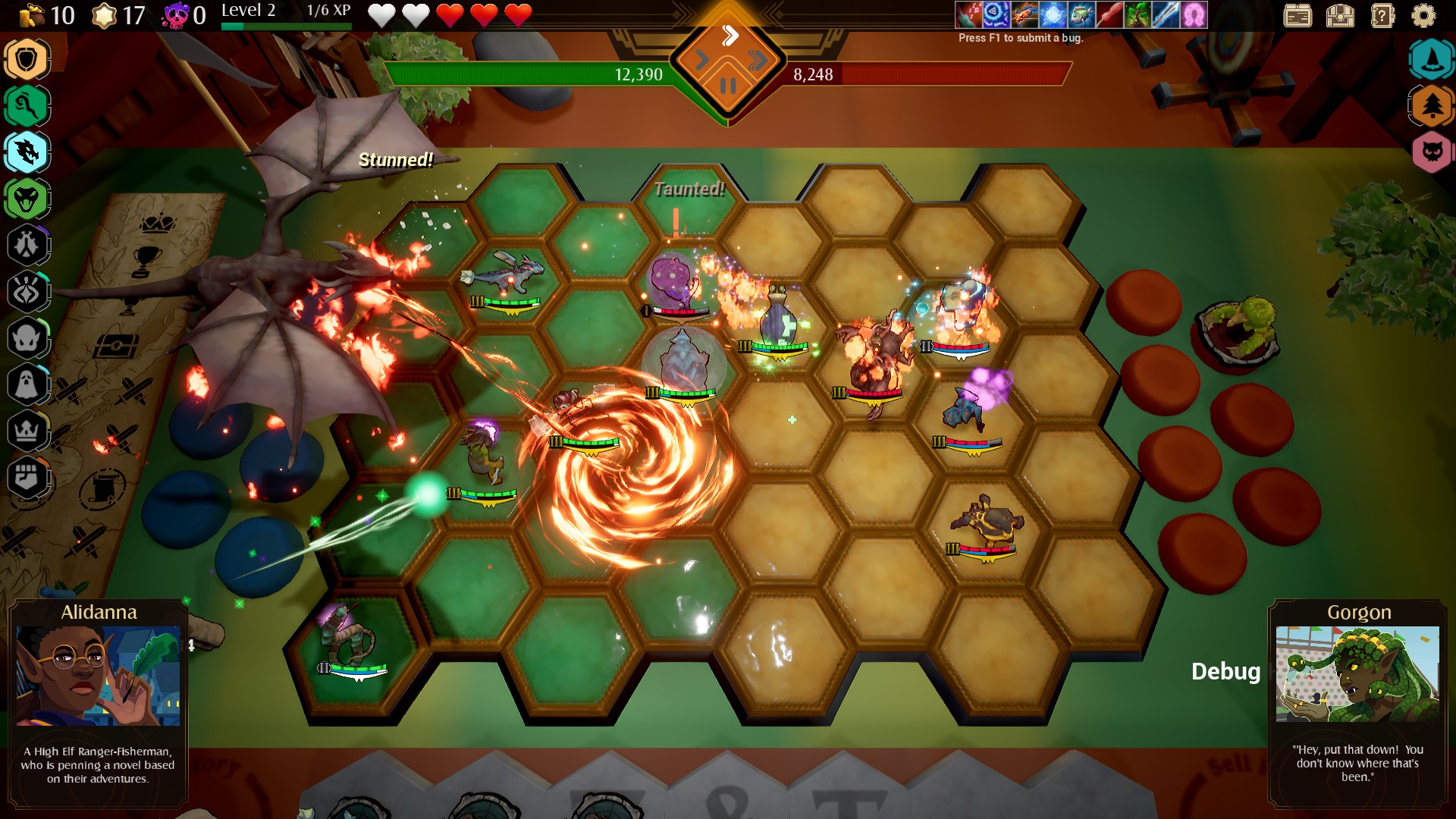Select the dragon trait icon on cyan hexagon
Image resolution: width=1456 pixels, height=819 pixels.
pos(28,152)
